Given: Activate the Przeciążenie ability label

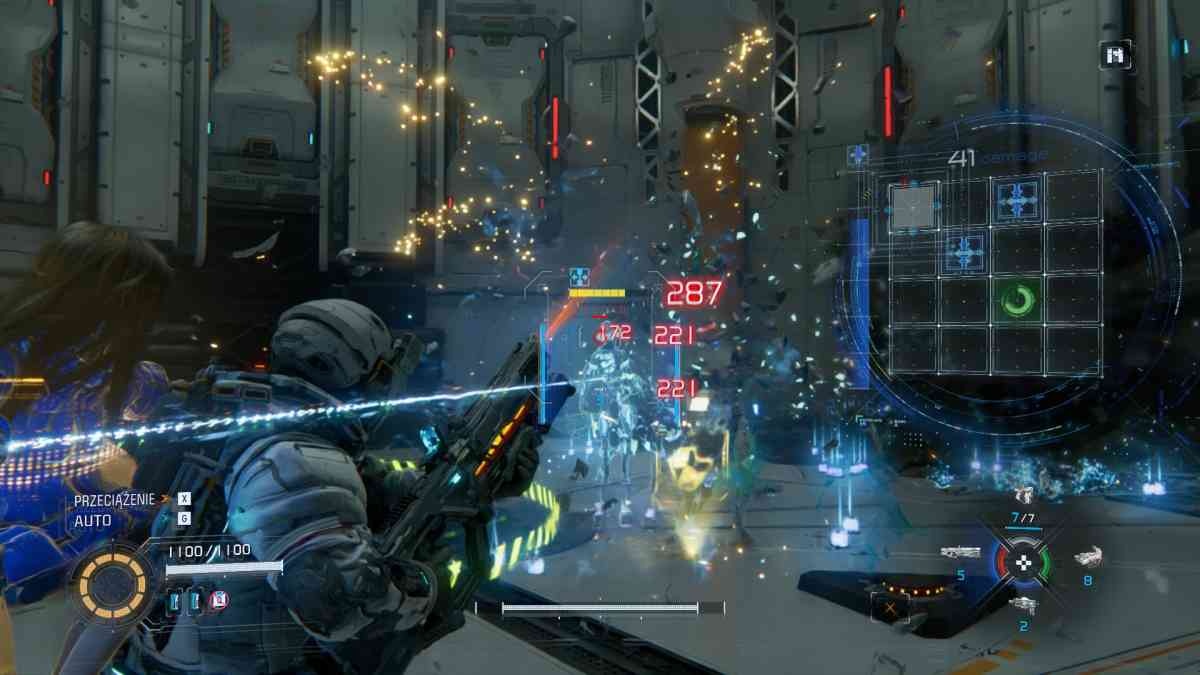Looking at the screenshot, I should [x=116, y=499].
